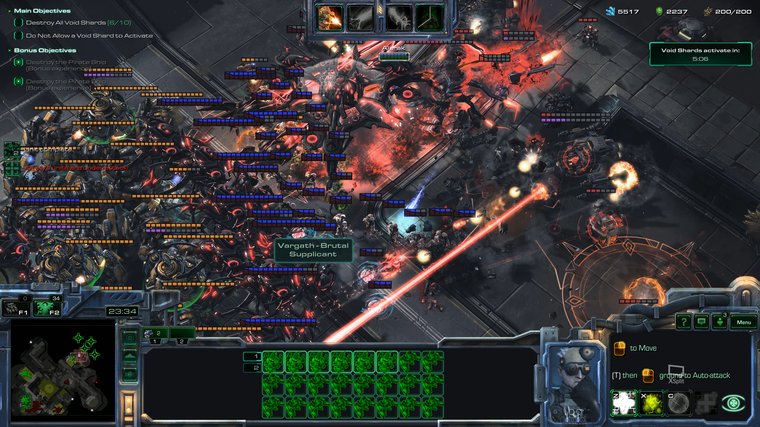The image size is (760, 427).
Task: Activate the third top-bar commander ability
Action: pos(399,17)
